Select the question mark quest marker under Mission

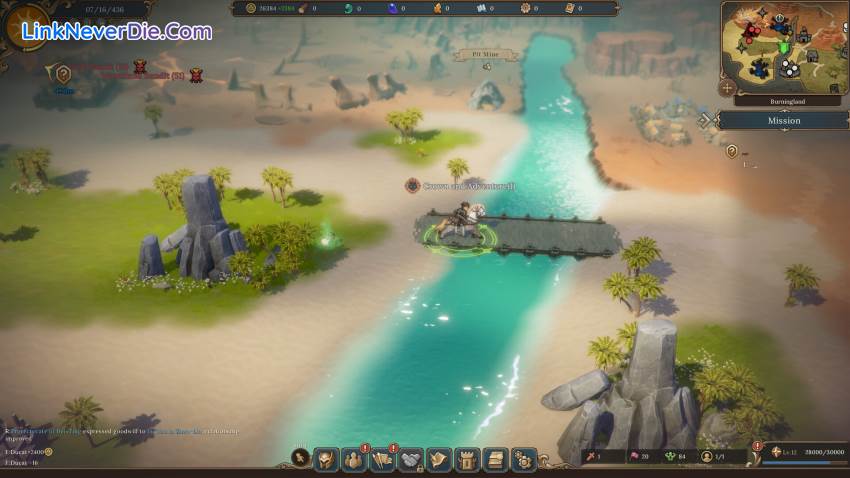732,151
